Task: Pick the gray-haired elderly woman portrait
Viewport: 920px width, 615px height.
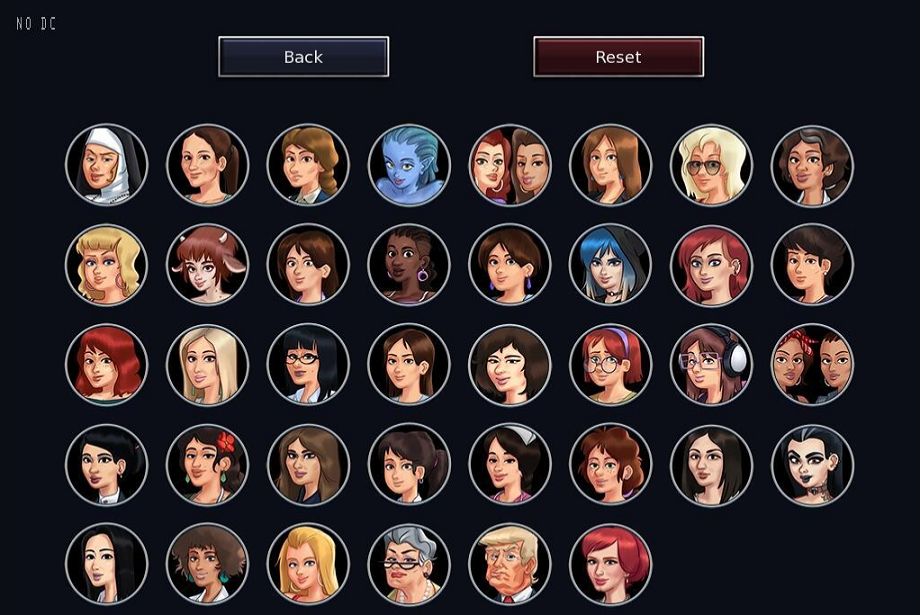Action: [409, 564]
